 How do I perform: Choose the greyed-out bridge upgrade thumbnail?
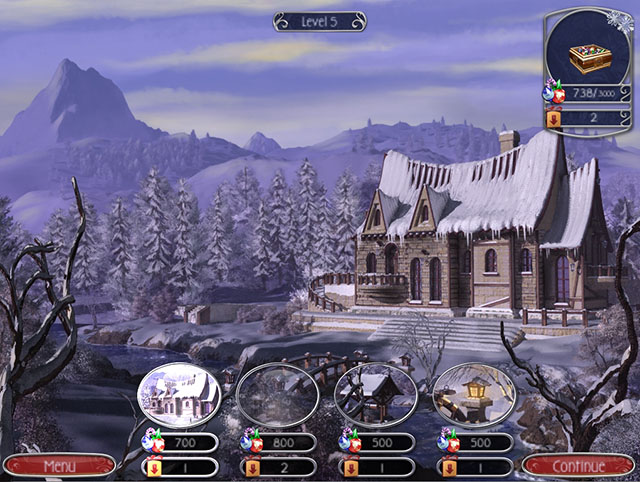coord(277,394)
